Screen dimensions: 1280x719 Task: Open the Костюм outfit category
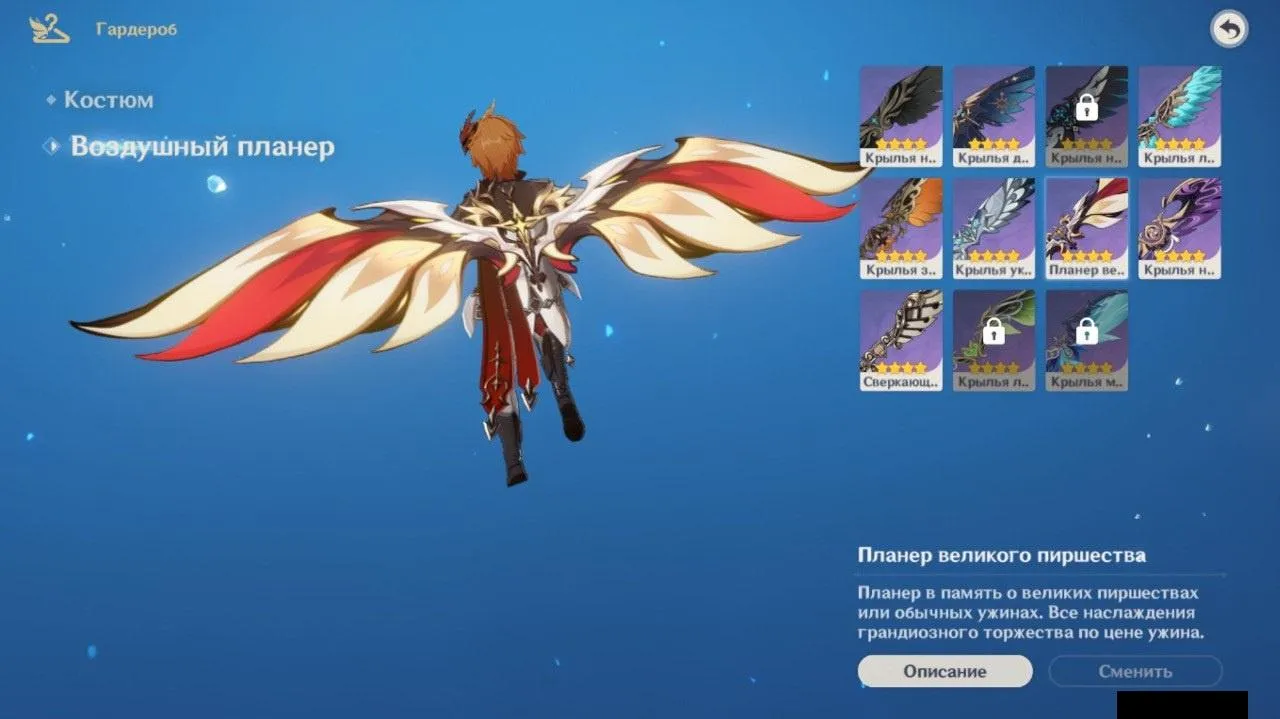108,100
